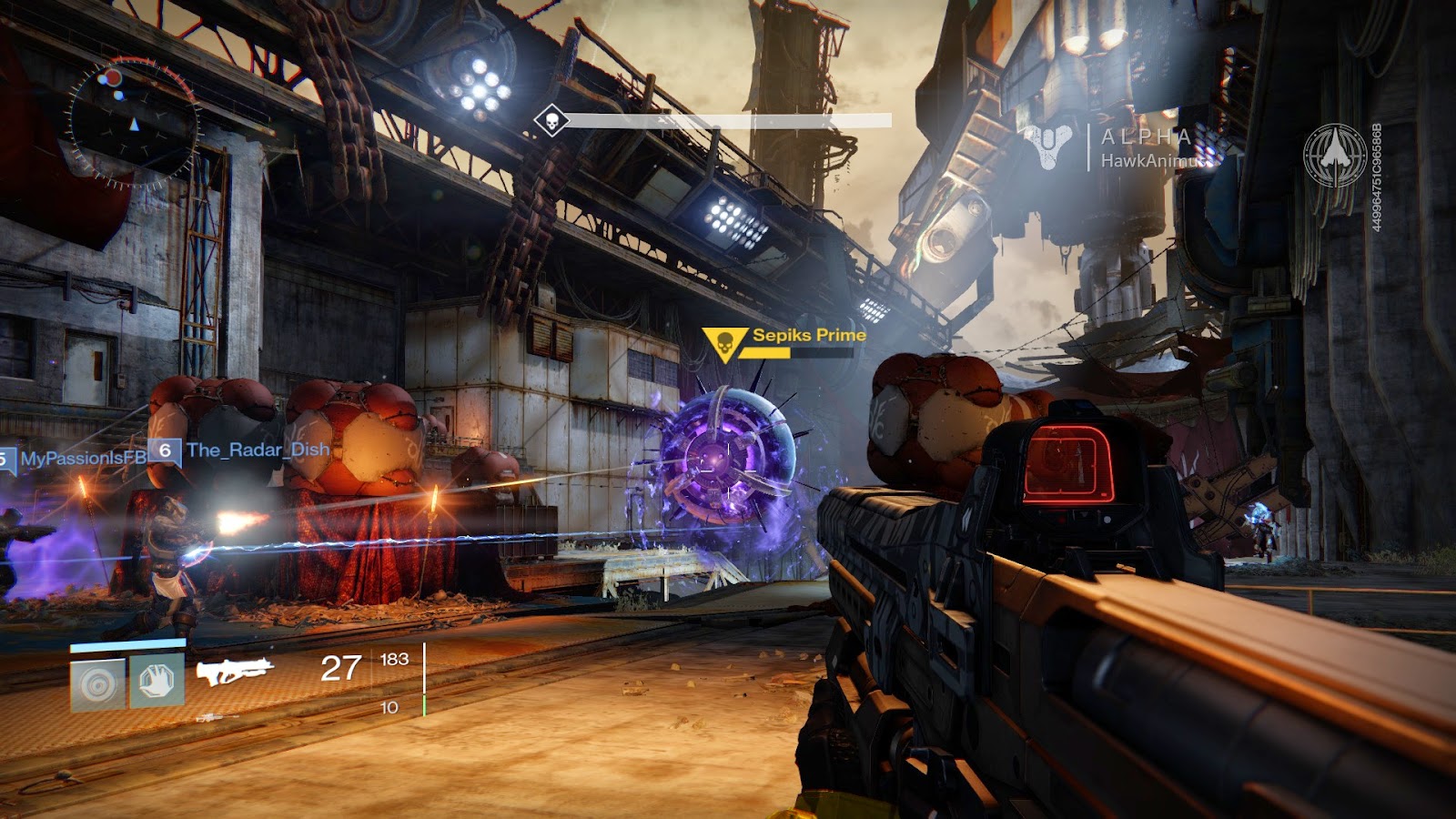Click the equipped rifle weapon icon
1456x819 pixels.
(235, 672)
